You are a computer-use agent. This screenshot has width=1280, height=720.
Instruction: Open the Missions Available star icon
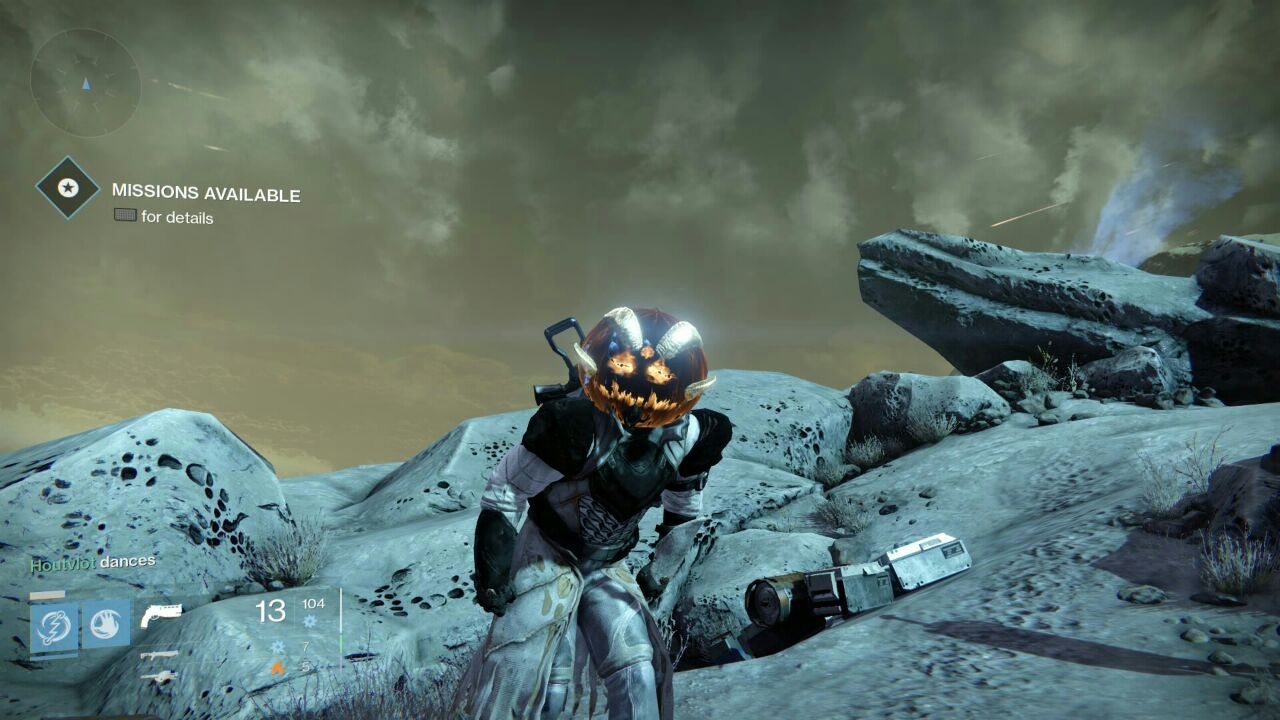68,187
